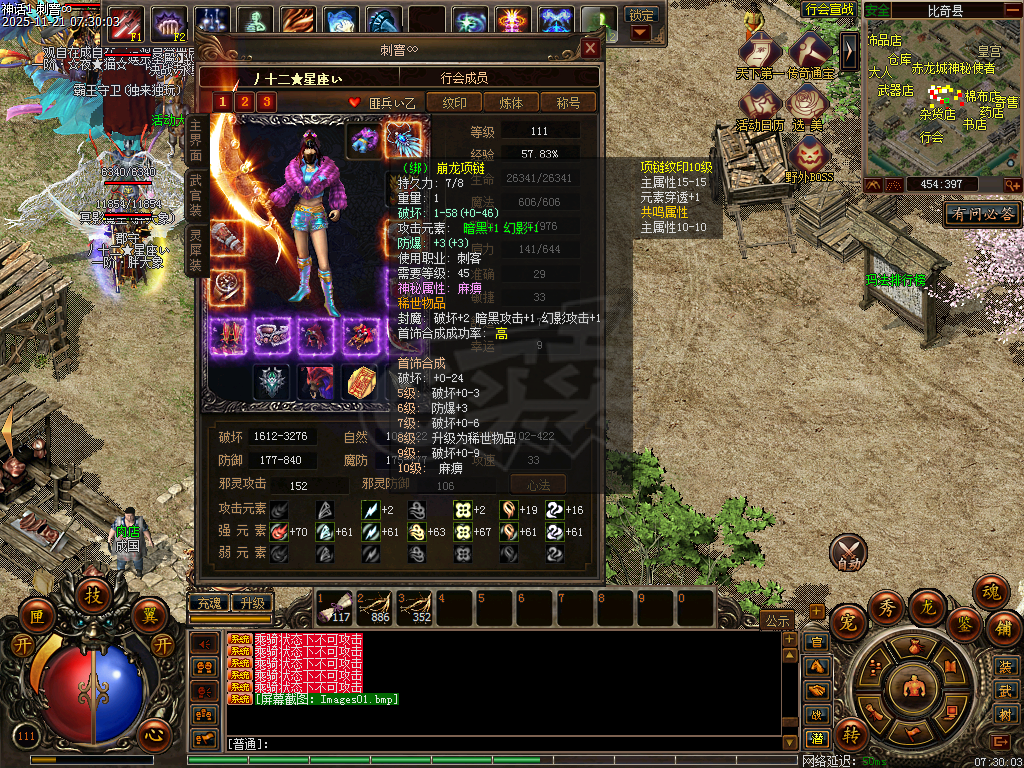
Task: Click the 充魂 button
Action: 208,604
